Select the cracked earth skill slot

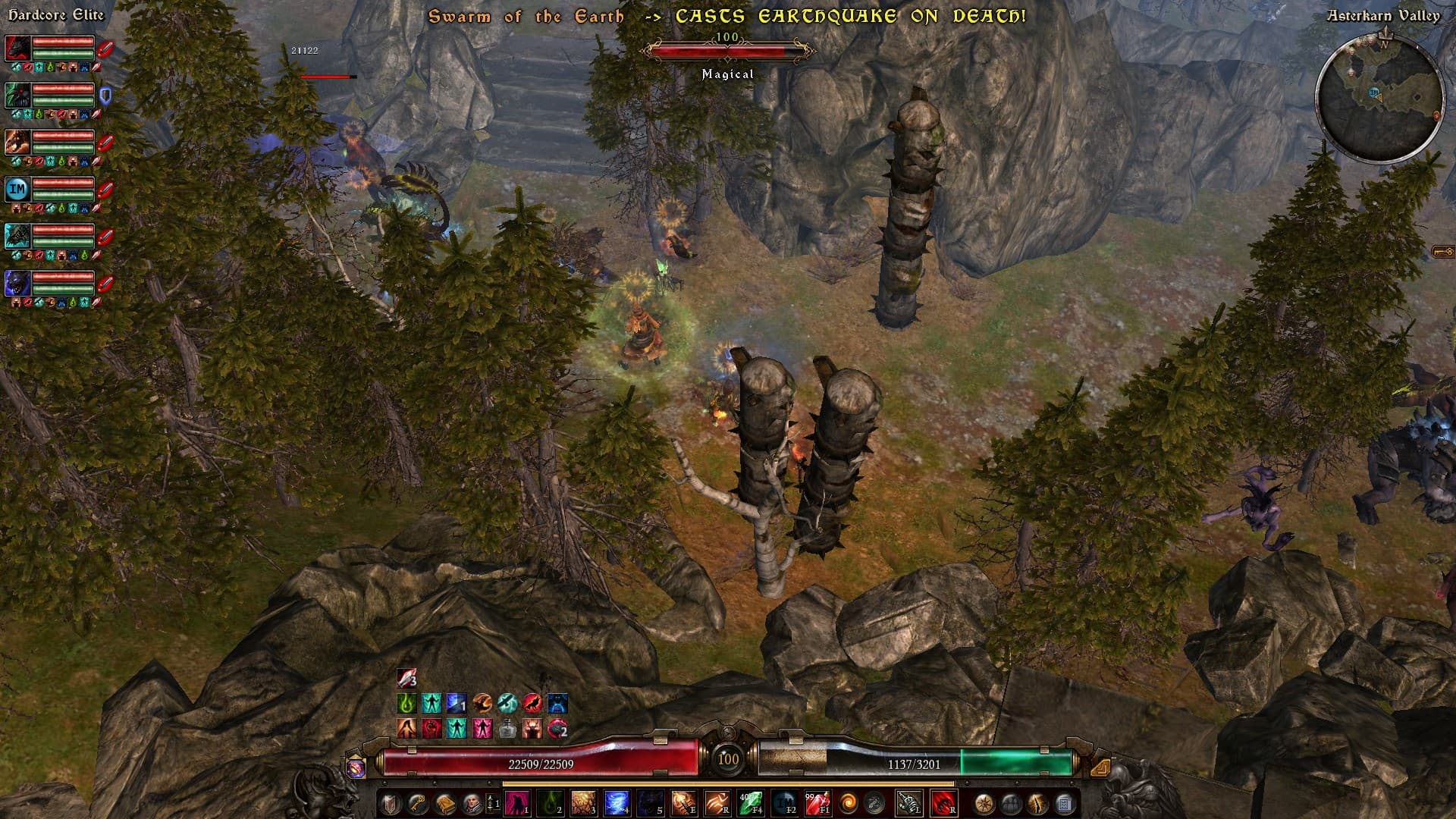(582, 802)
